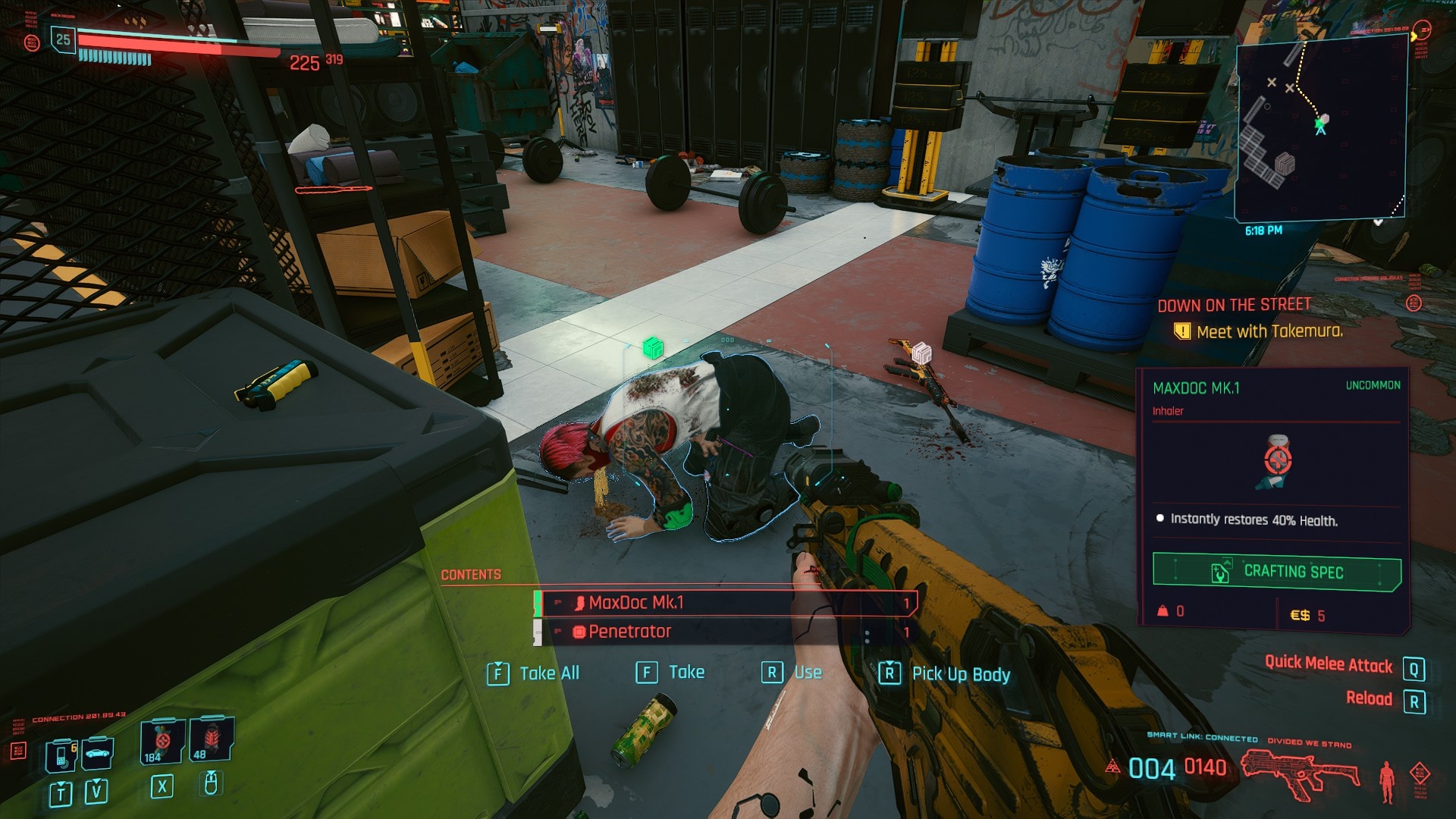Select the grenade slot showing 48

tap(211, 739)
